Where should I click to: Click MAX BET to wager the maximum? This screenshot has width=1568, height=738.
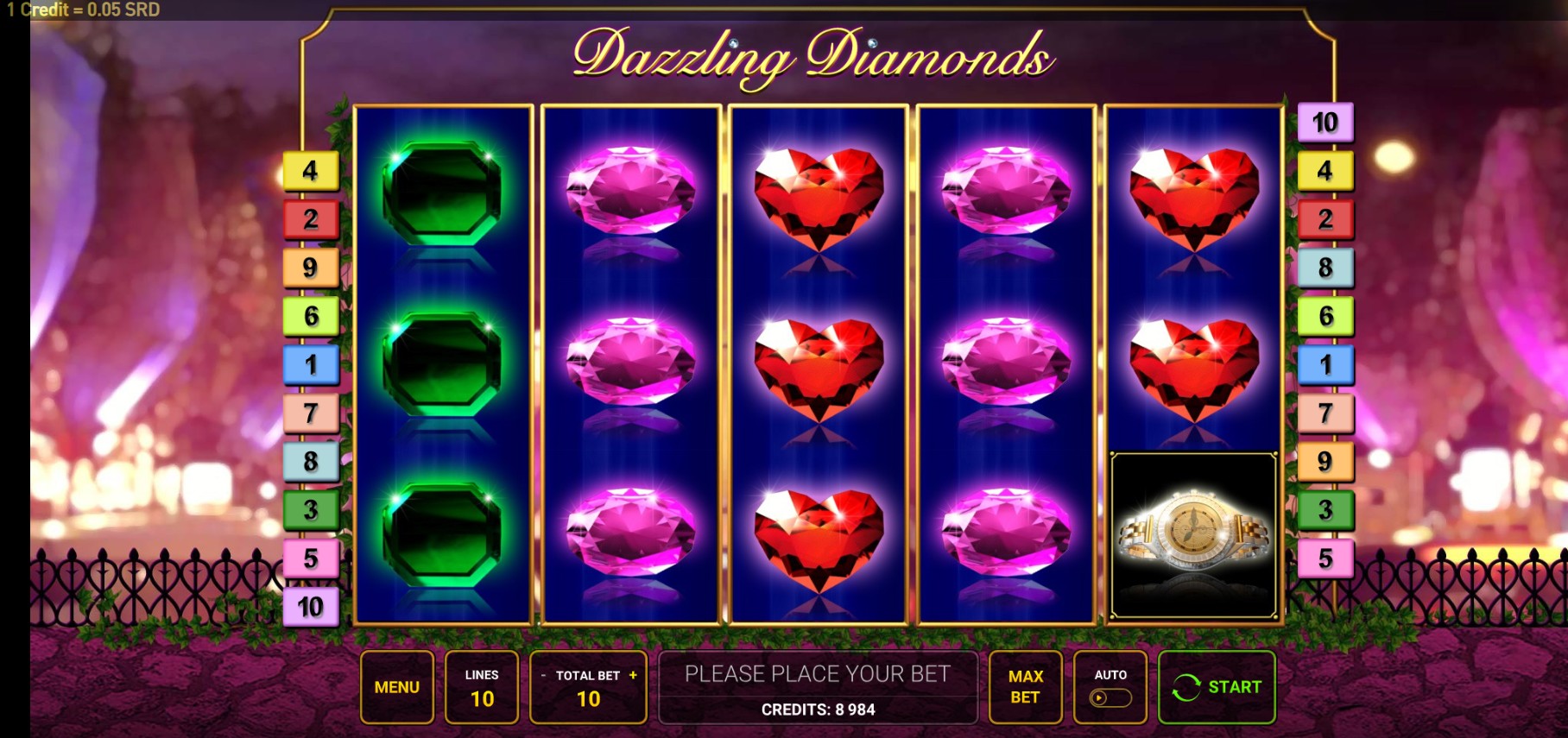[x=1026, y=687]
